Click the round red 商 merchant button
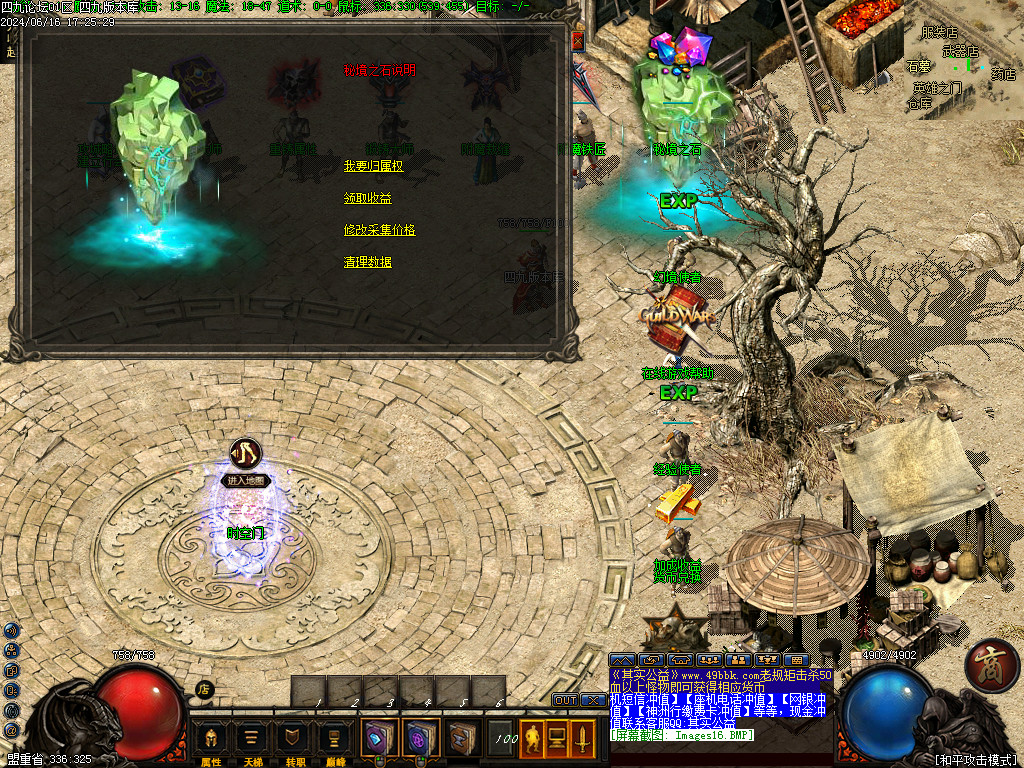Viewport: 1024px width, 768px height. tap(992, 666)
